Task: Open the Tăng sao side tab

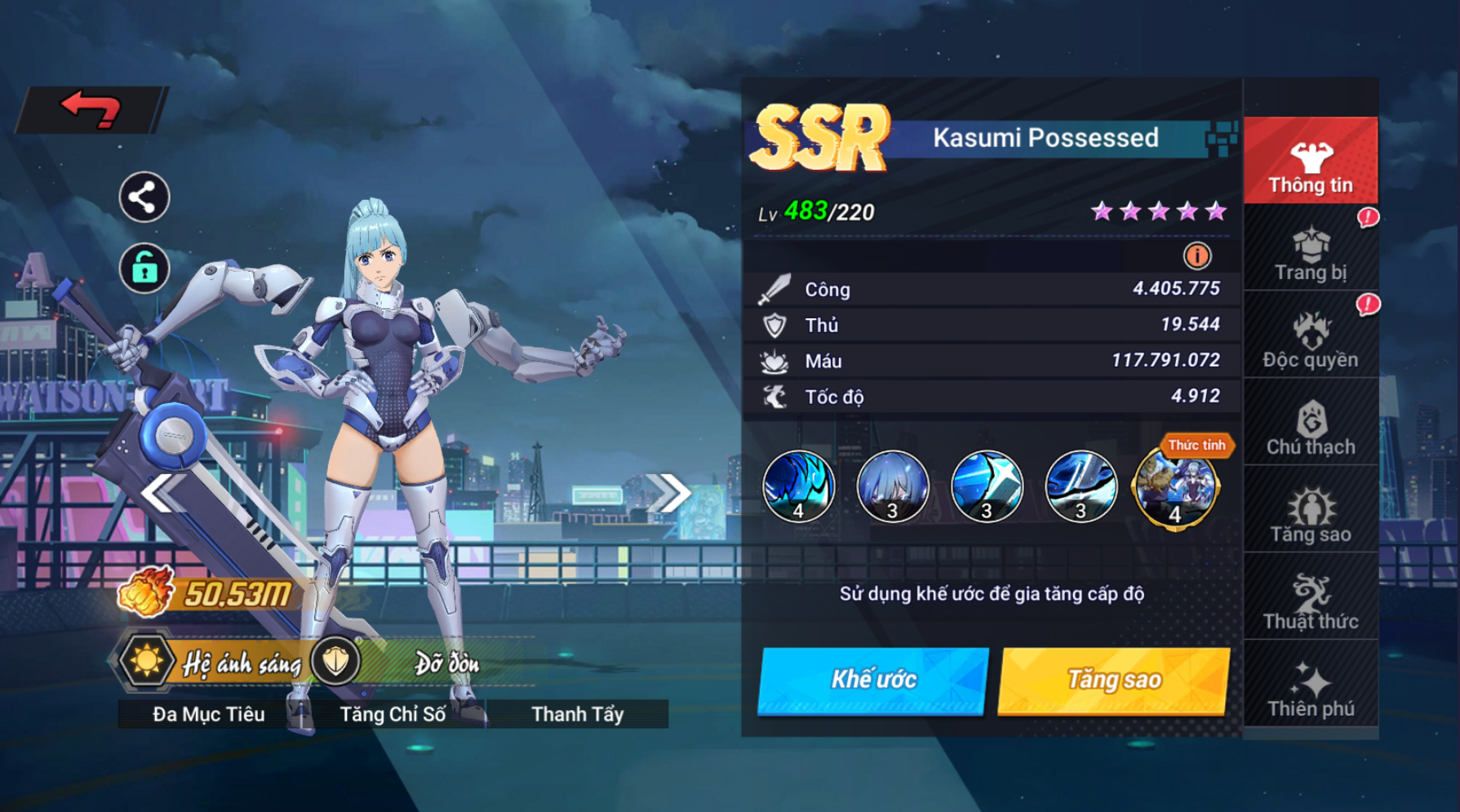Action: coord(1311,514)
